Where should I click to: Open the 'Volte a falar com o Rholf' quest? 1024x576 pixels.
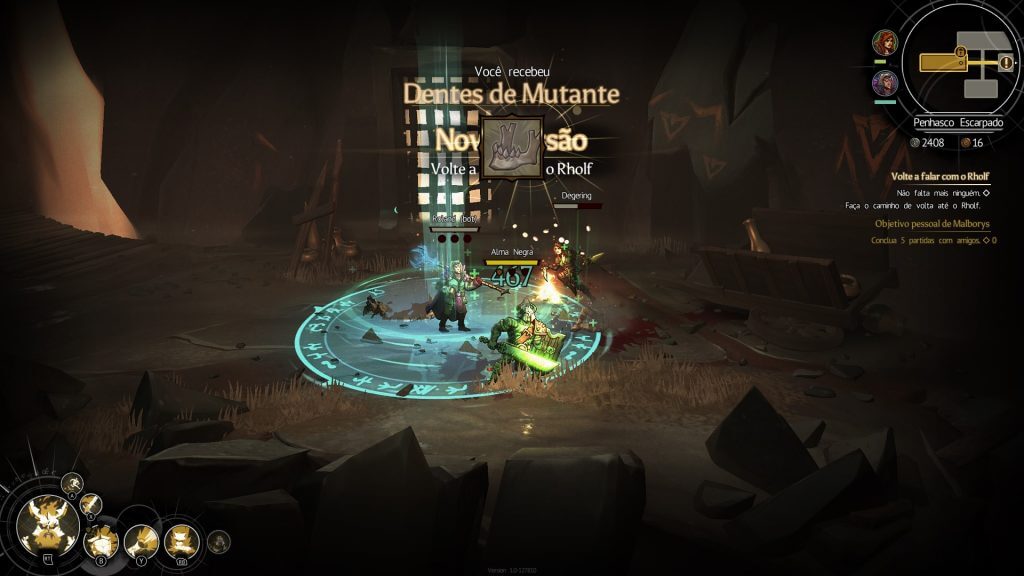pyautogui.click(x=939, y=176)
